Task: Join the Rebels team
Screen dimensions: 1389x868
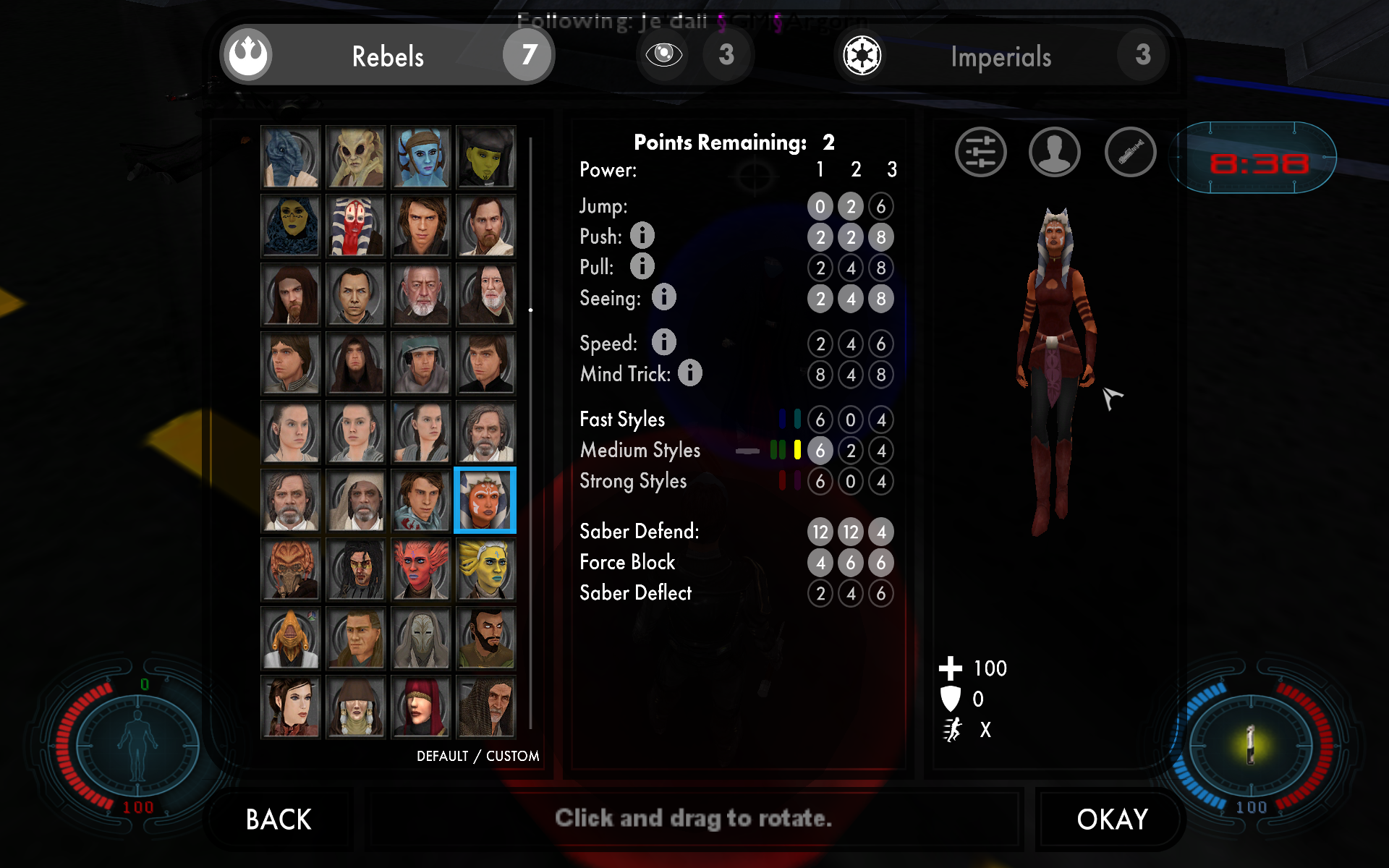Action: coord(388,56)
